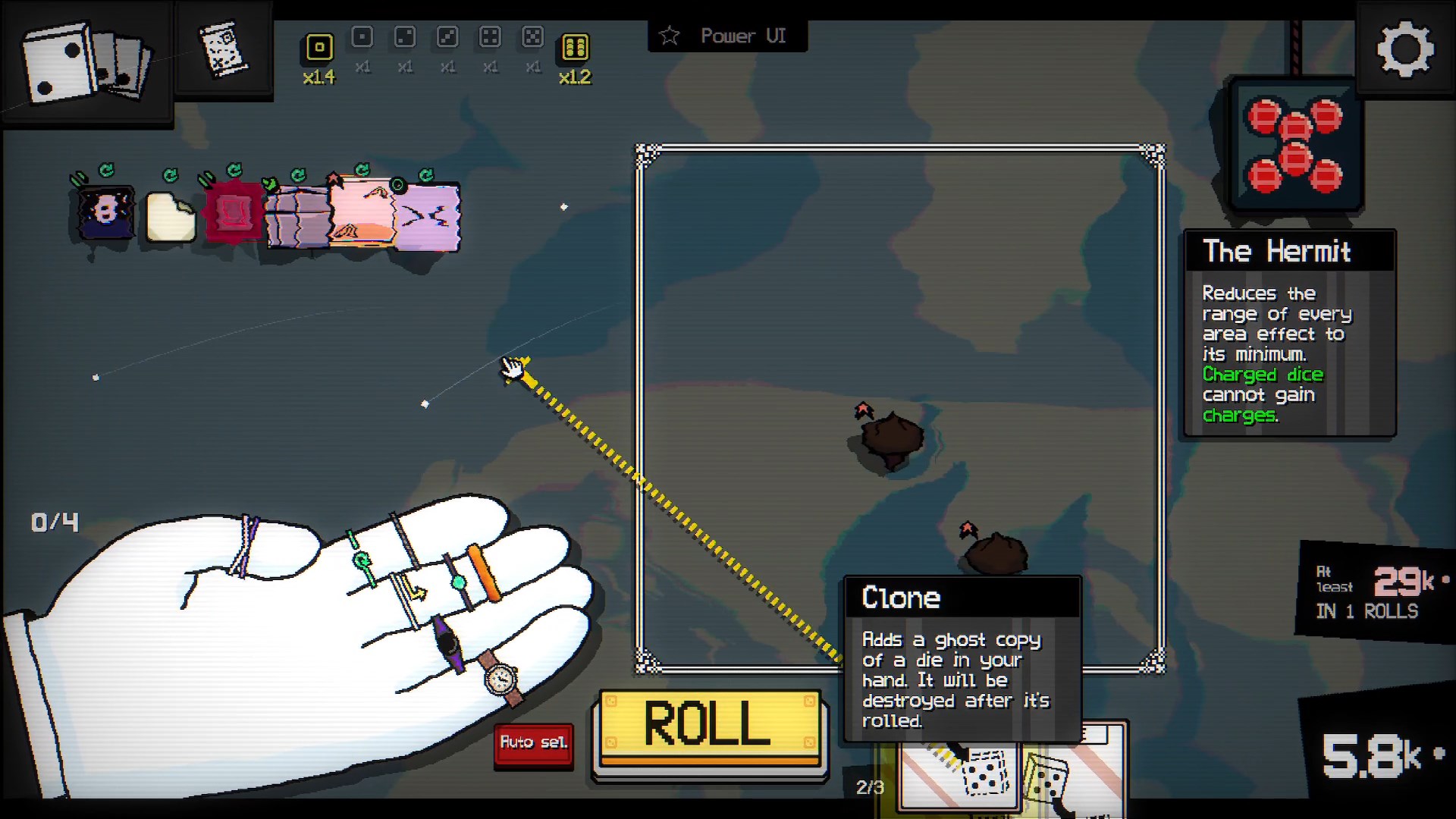The width and height of the screenshot is (1456, 819).
Task: Click the yellow six-pip multiplier icon
Action: (575, 48)
